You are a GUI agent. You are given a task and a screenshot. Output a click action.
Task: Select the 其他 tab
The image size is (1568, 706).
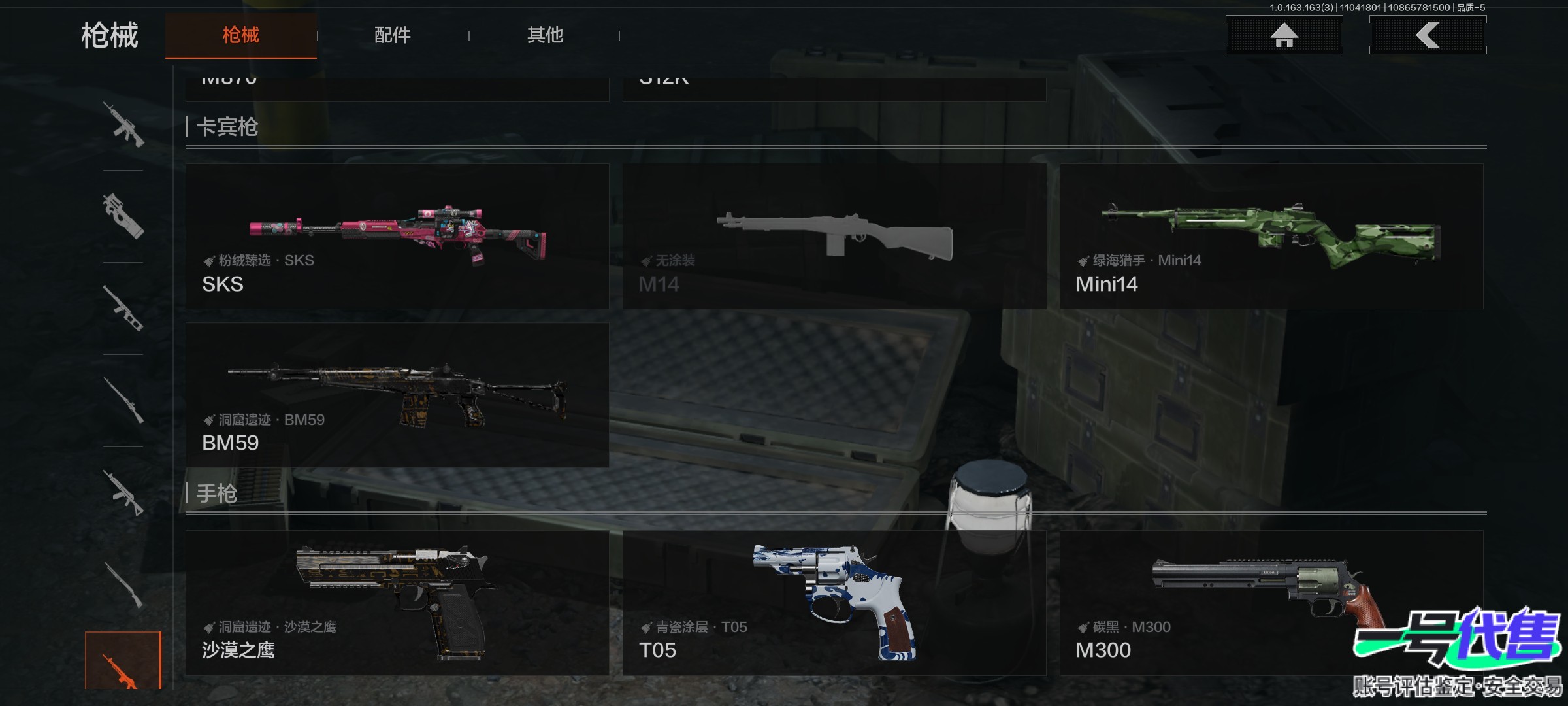point(545,35)
